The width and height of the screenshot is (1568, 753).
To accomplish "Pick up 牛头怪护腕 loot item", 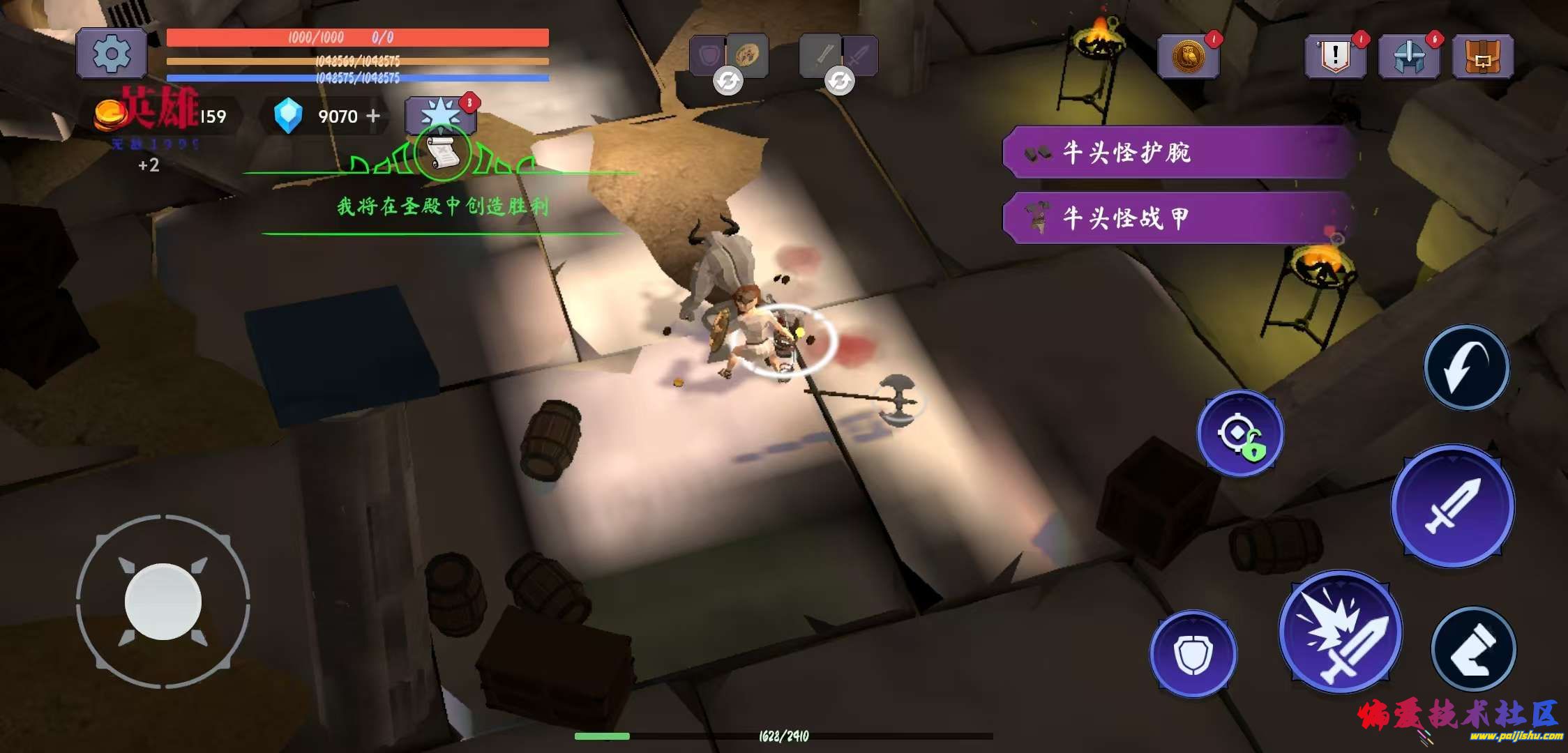I will 1179,152.
